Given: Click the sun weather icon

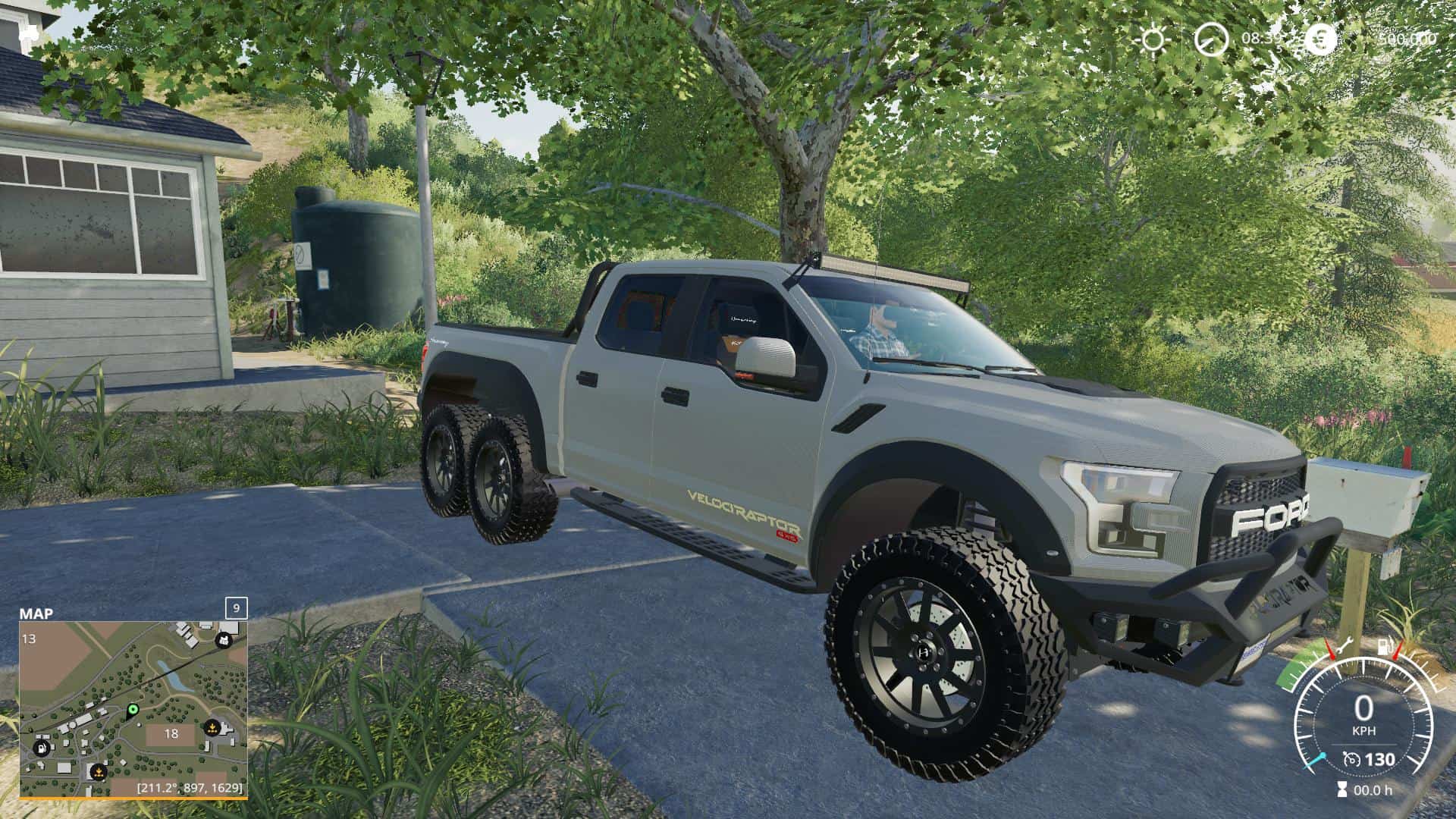Looking at the screenshot, I should 1153,39.
